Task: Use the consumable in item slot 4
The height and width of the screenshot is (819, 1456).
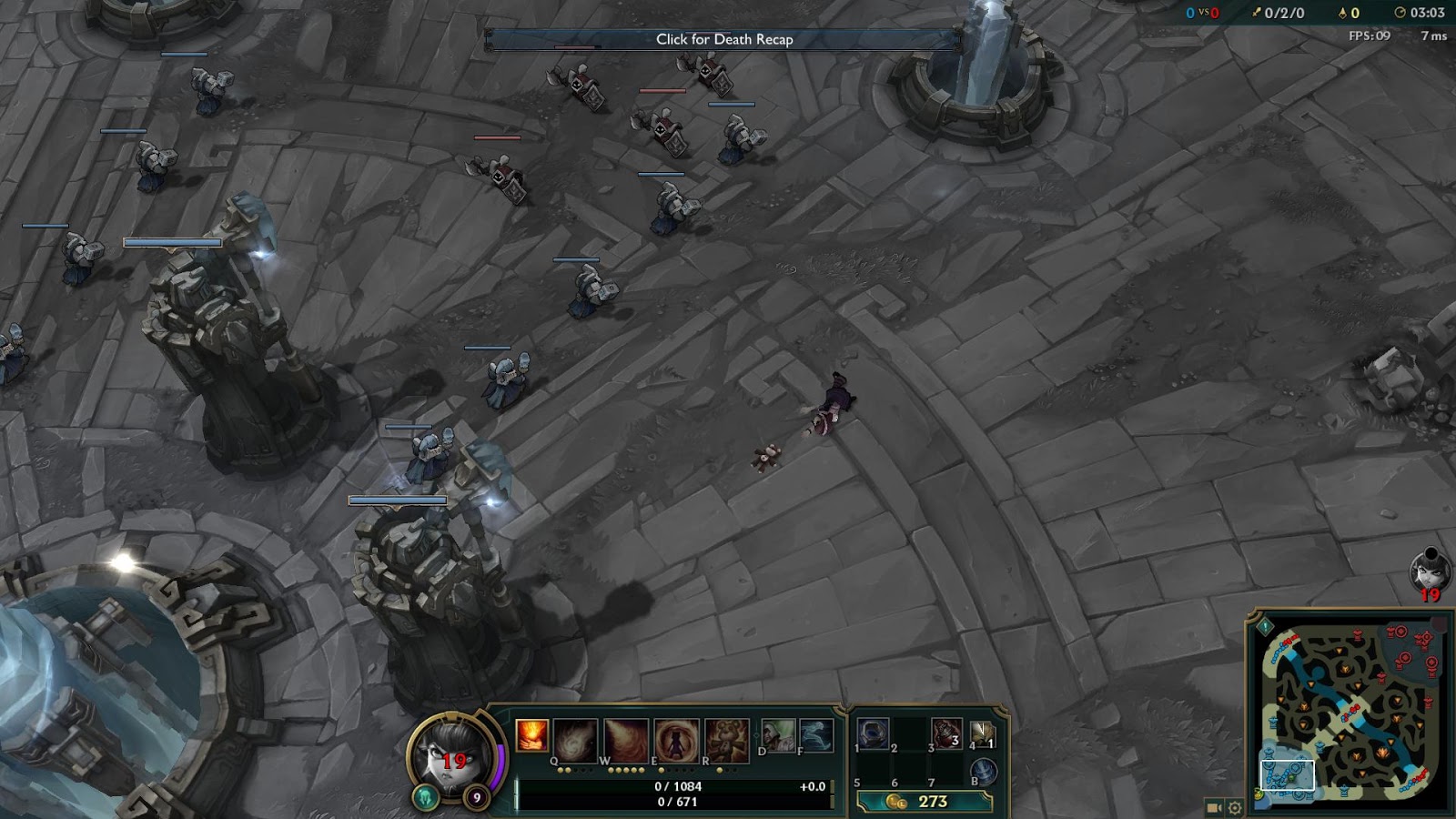Action: point(982,734)
